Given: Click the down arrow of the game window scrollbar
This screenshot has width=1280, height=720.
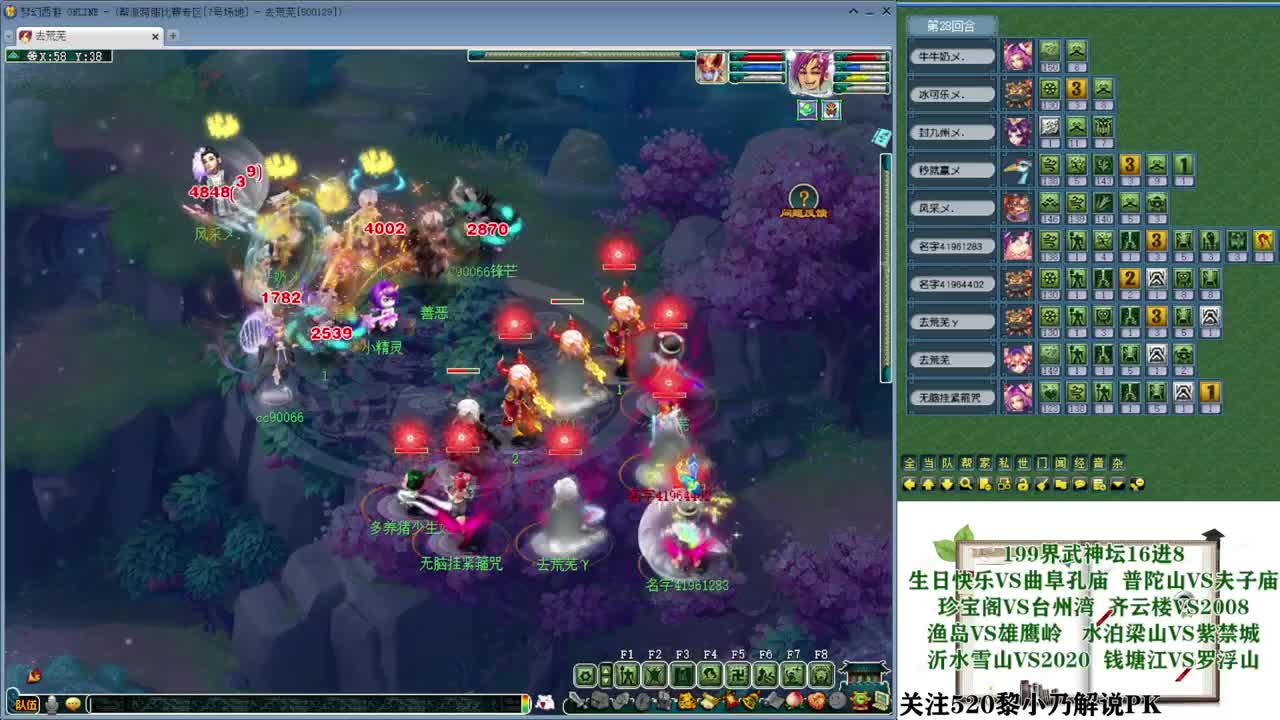Looking at the screenshot, I should [884, 378].
